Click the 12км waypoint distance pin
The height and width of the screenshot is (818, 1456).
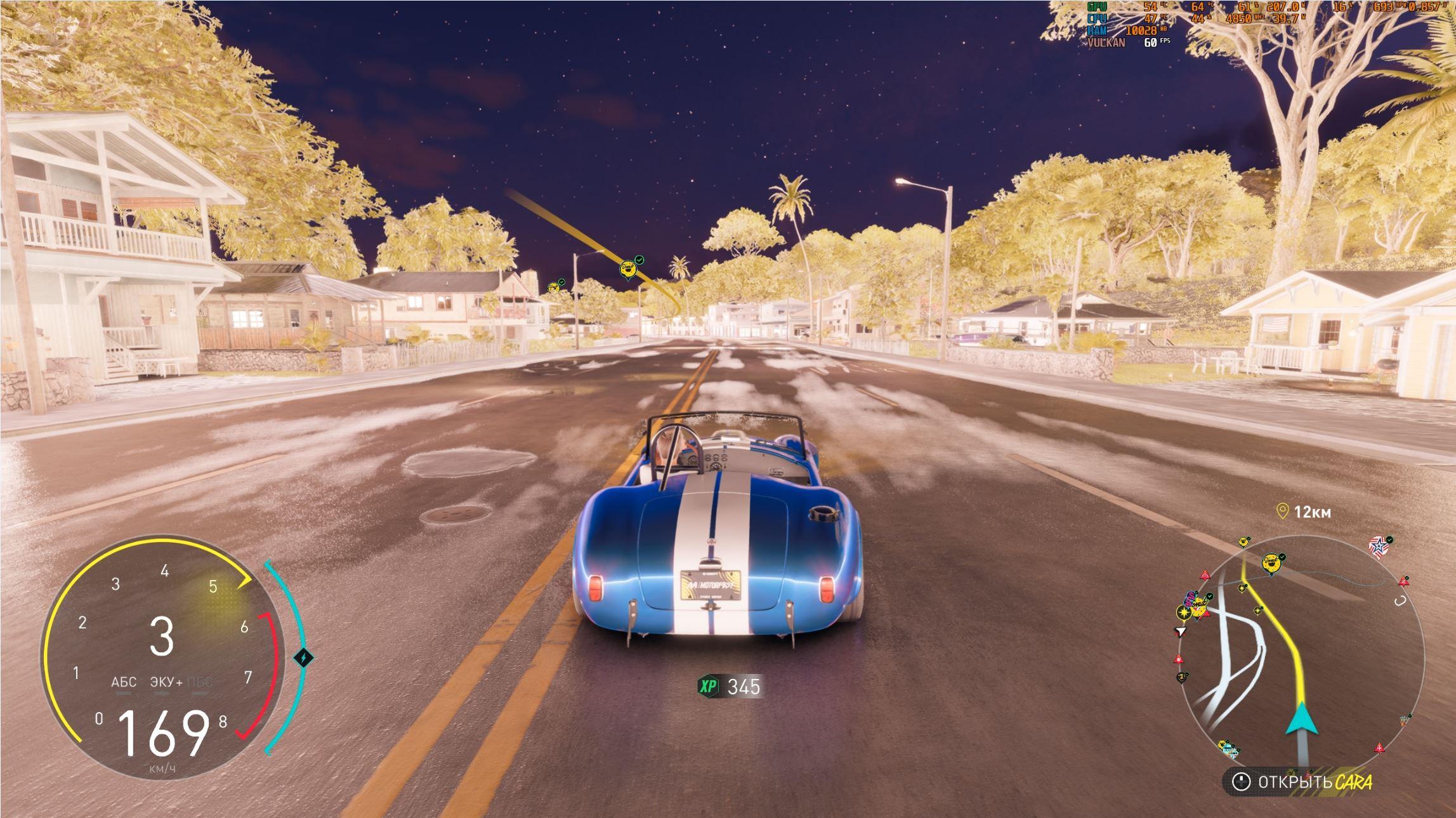click(x=1282, y=511)
